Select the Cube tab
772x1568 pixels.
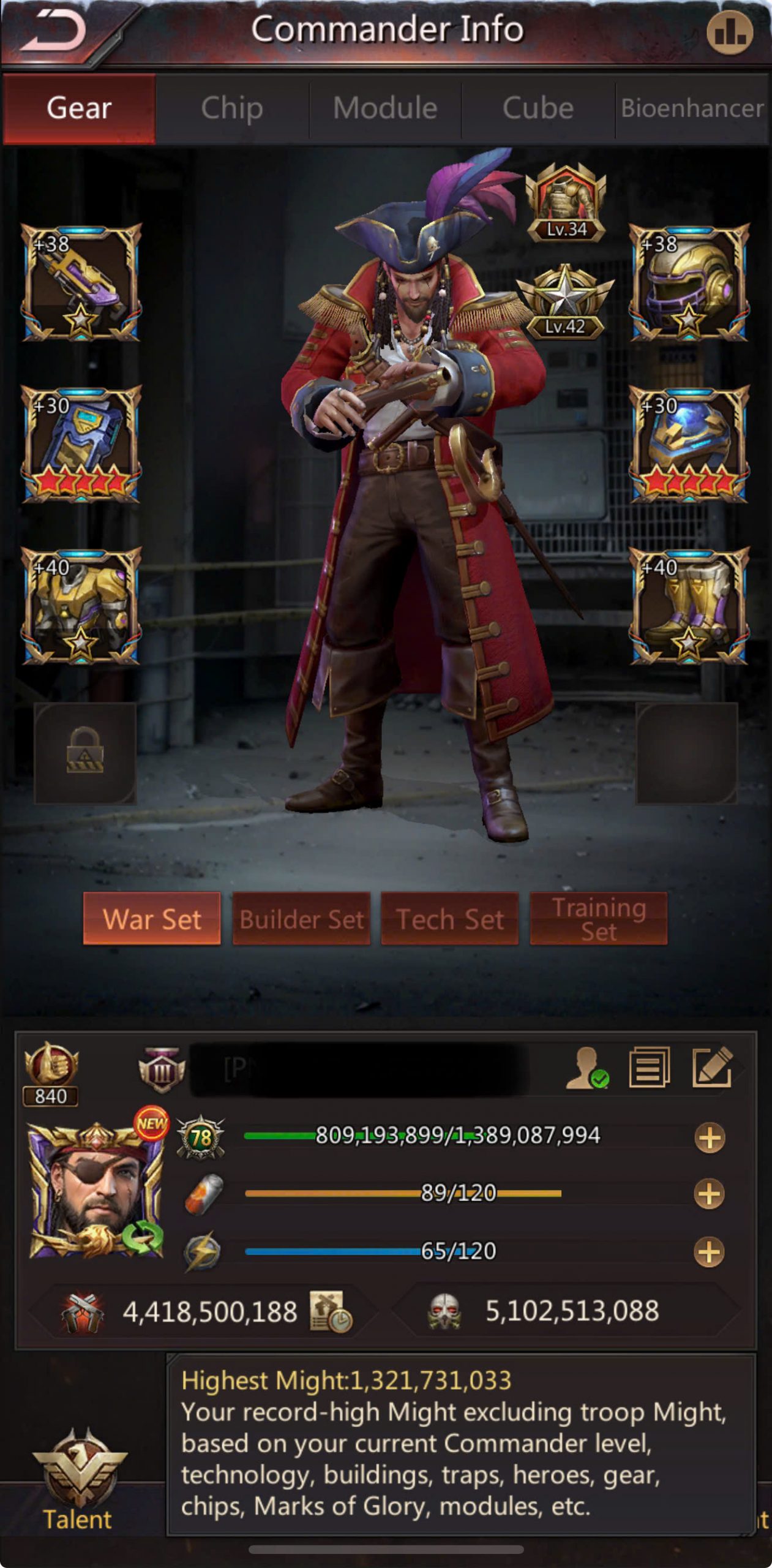(x=538, y=108)
